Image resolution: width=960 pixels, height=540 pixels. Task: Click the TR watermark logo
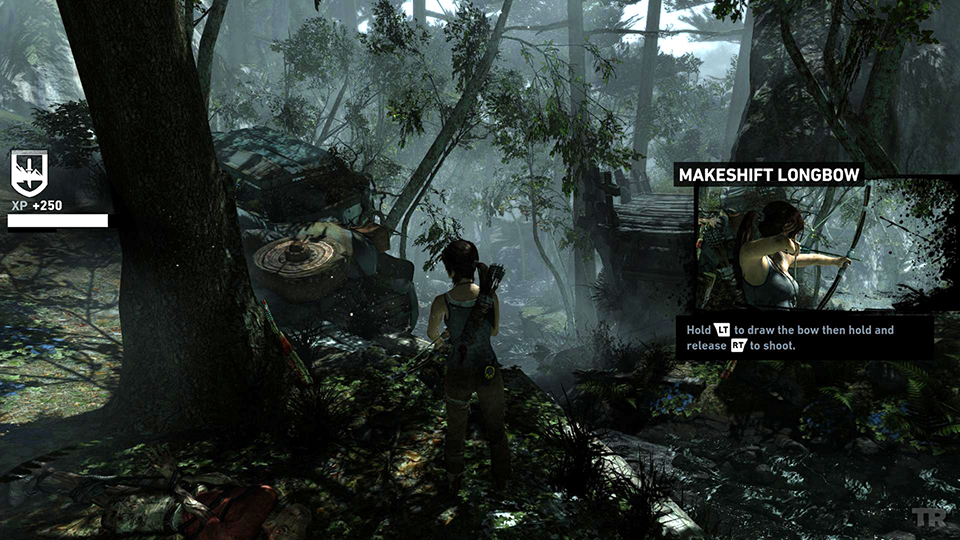click(928, 517)
